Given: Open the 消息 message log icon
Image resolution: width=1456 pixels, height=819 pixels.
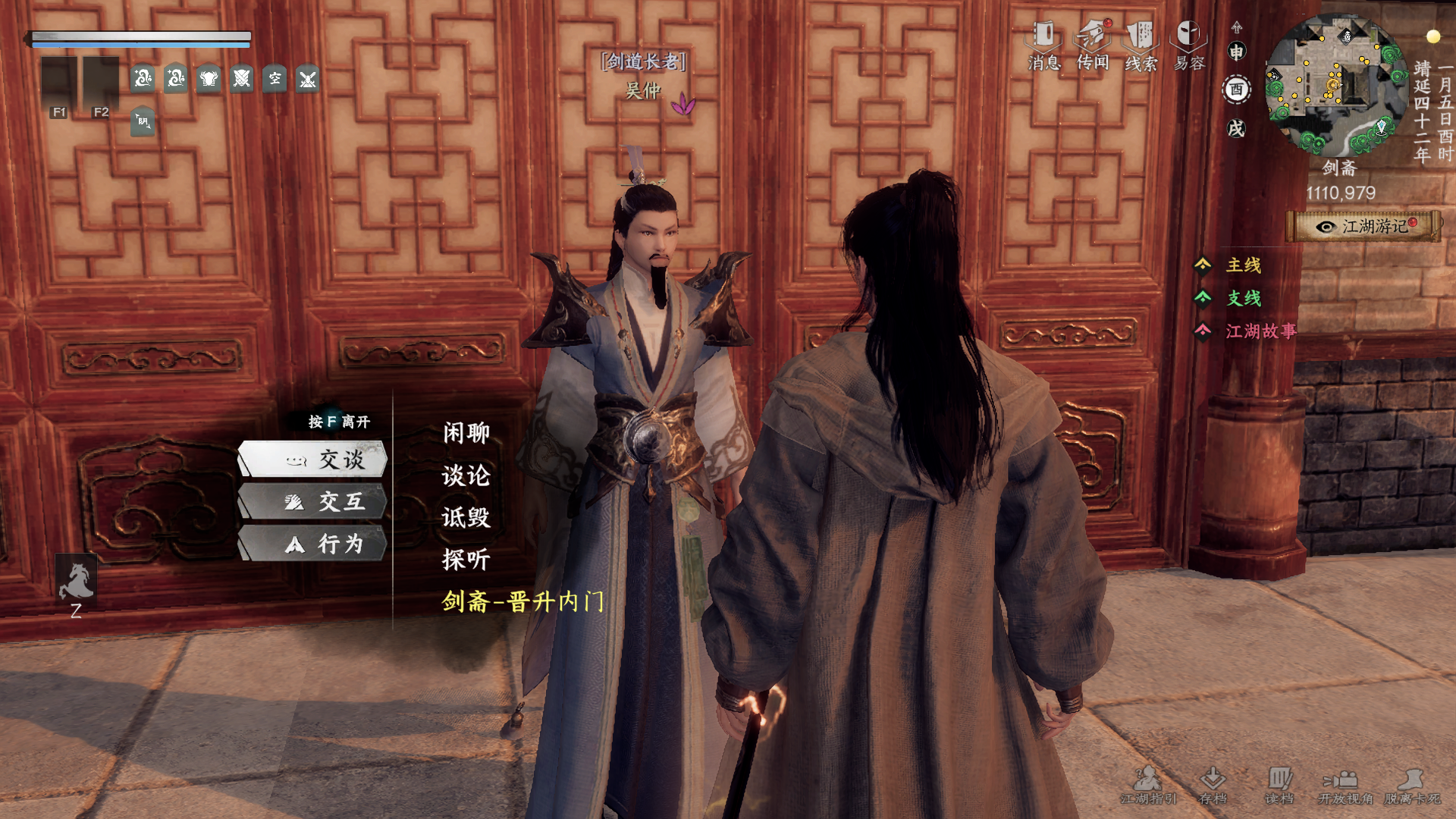Looking at the screenshot, I should coord(1042,36).
